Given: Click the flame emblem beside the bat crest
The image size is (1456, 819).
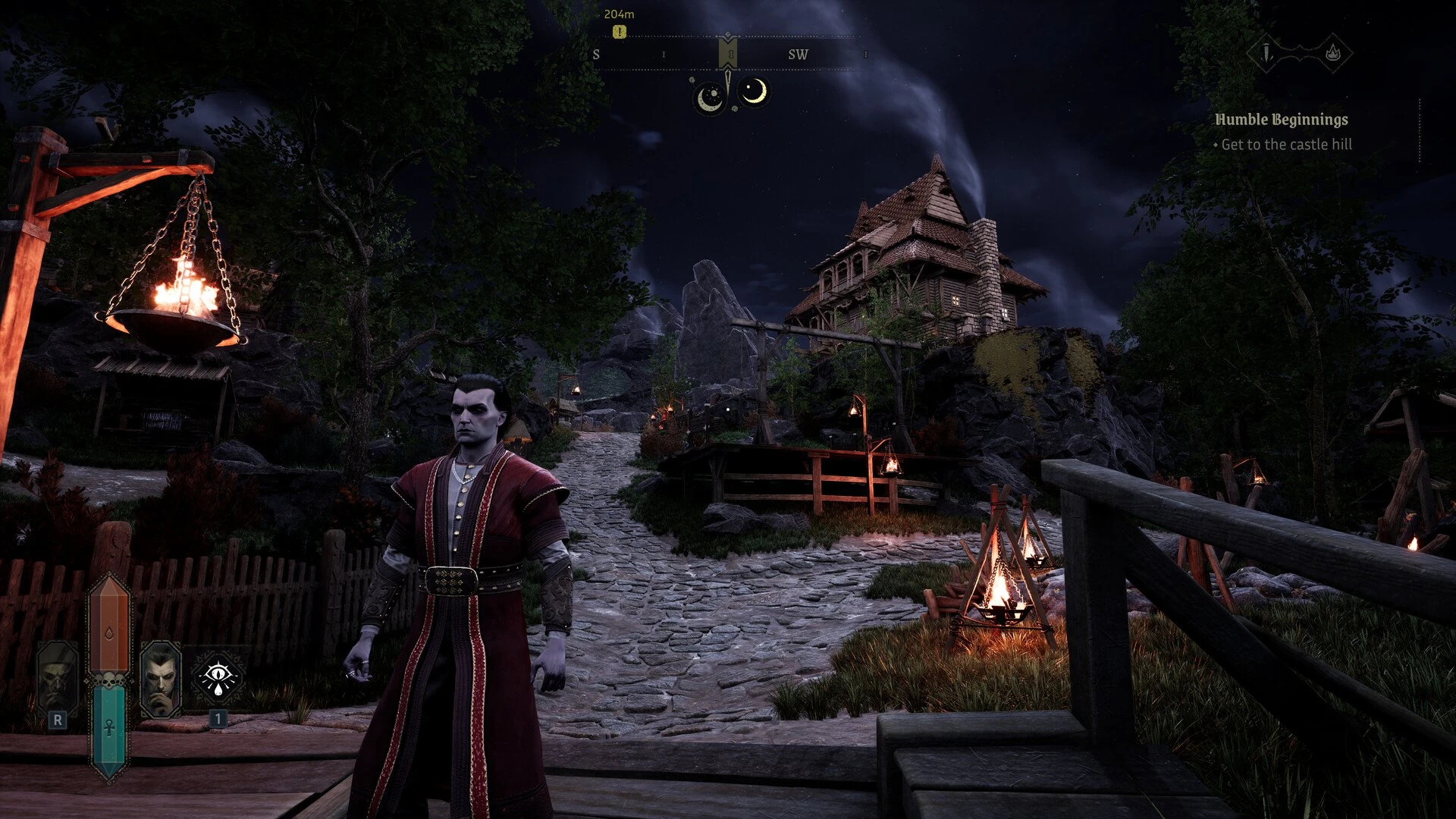Looking at the screenshot, I should (x=1334, y=54).
